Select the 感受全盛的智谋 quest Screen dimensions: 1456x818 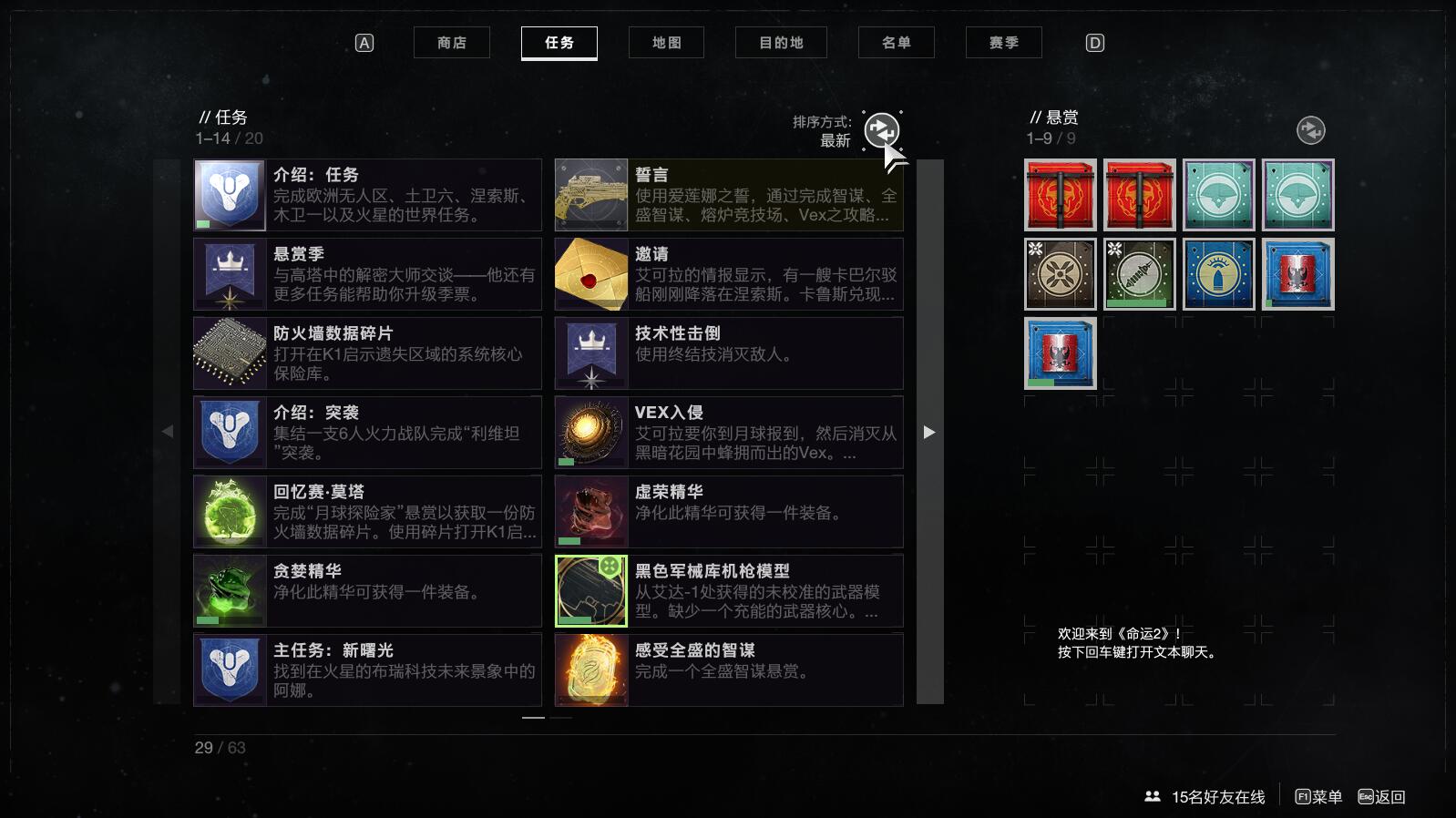729,670
